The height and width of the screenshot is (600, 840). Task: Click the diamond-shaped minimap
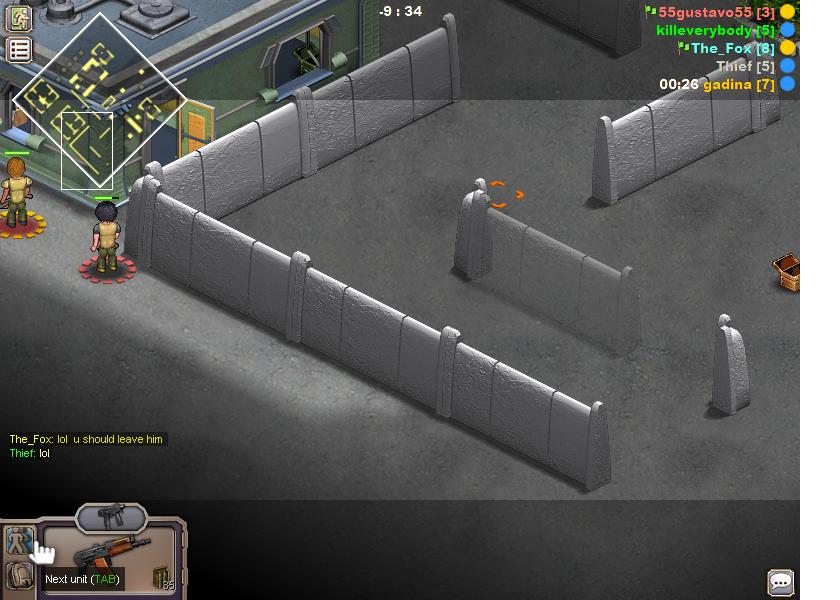point(98,100)
